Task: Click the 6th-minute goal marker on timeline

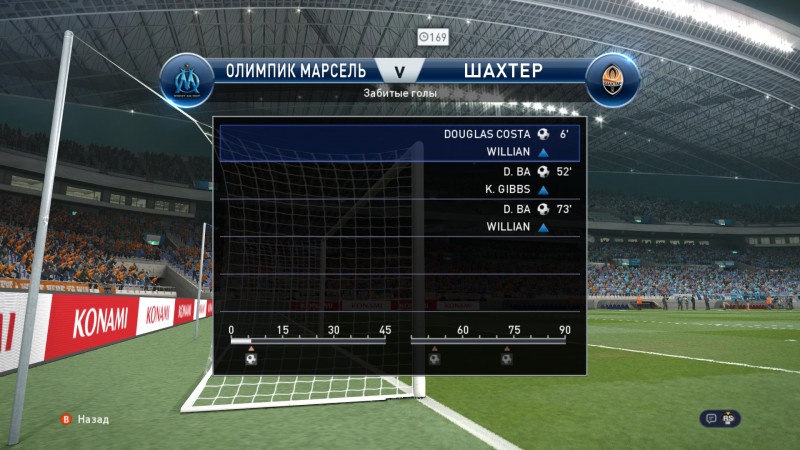Action: 251,358
